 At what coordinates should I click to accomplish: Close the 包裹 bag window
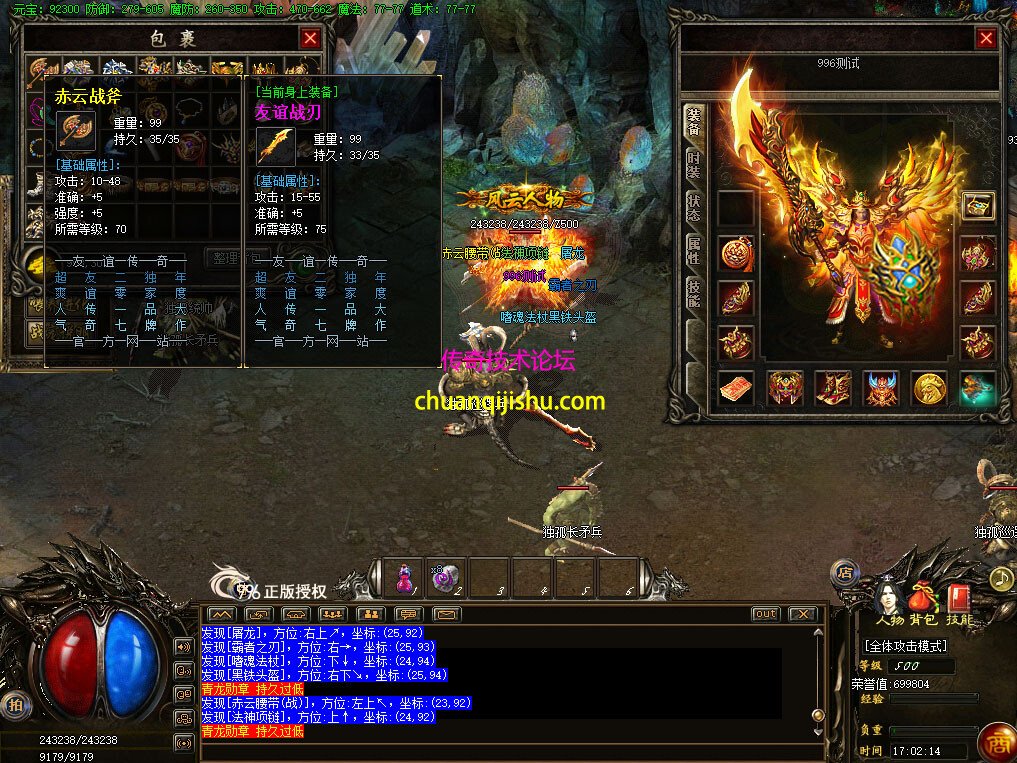tap(310, 39)
